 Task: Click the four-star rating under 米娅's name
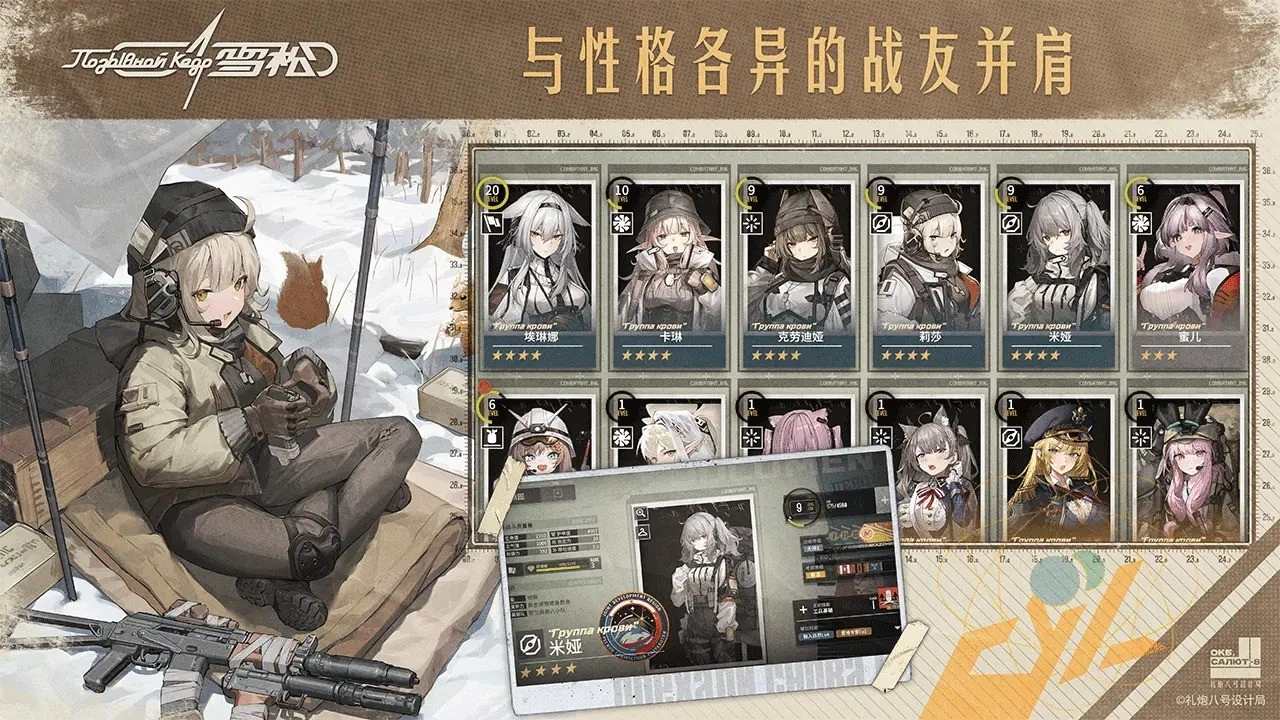pos(548,668)
